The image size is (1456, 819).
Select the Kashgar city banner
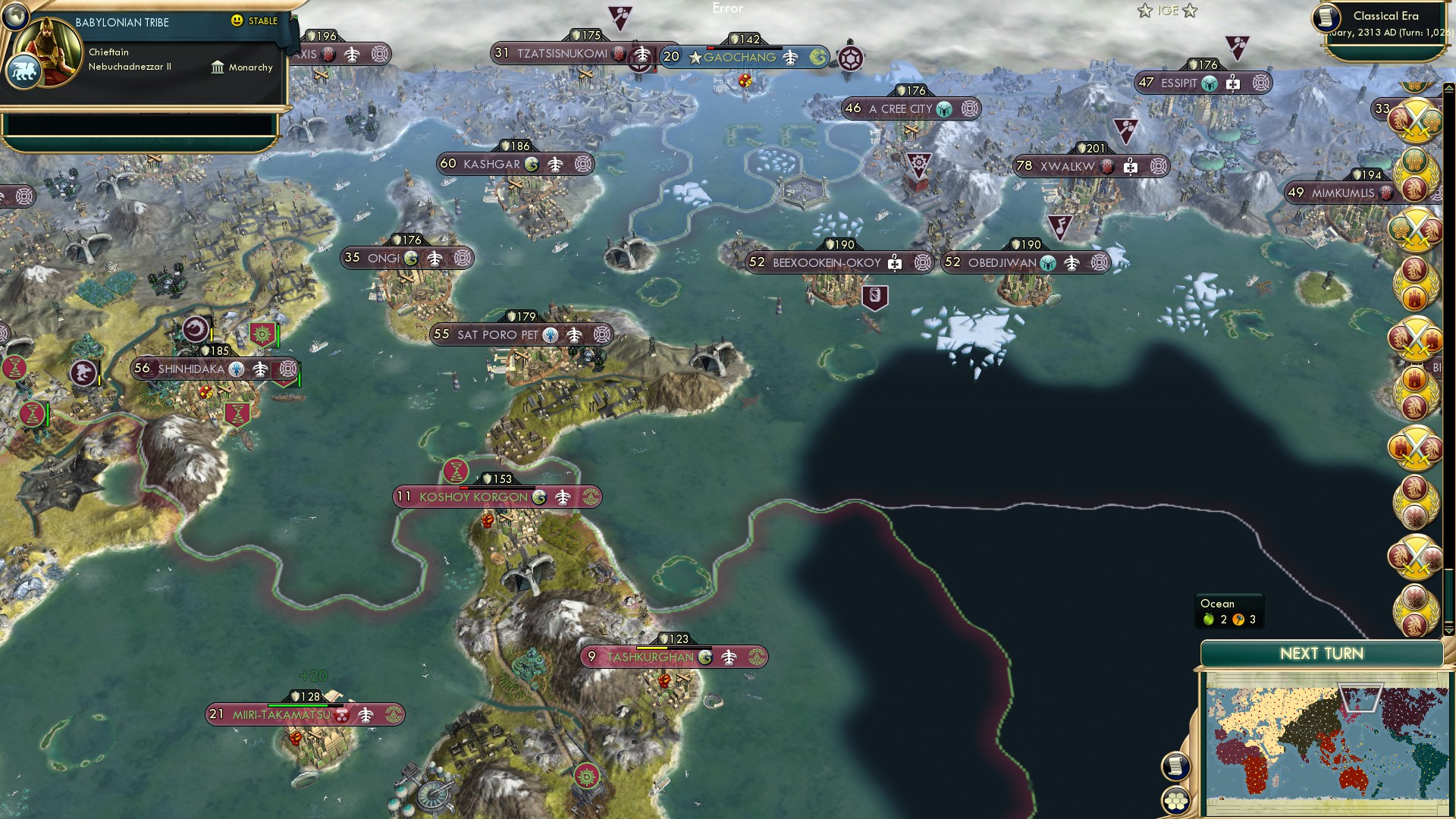point(513,163)
